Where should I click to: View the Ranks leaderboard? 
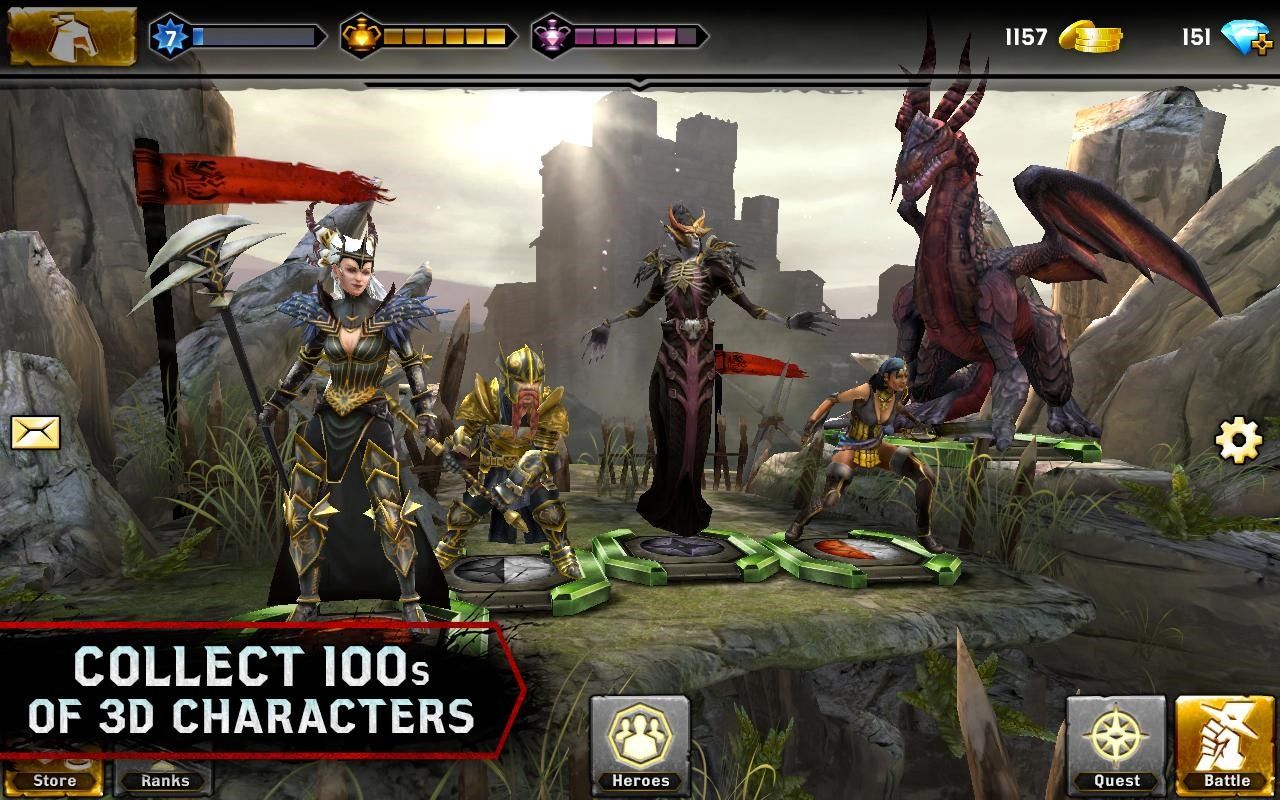coord(162,781)
